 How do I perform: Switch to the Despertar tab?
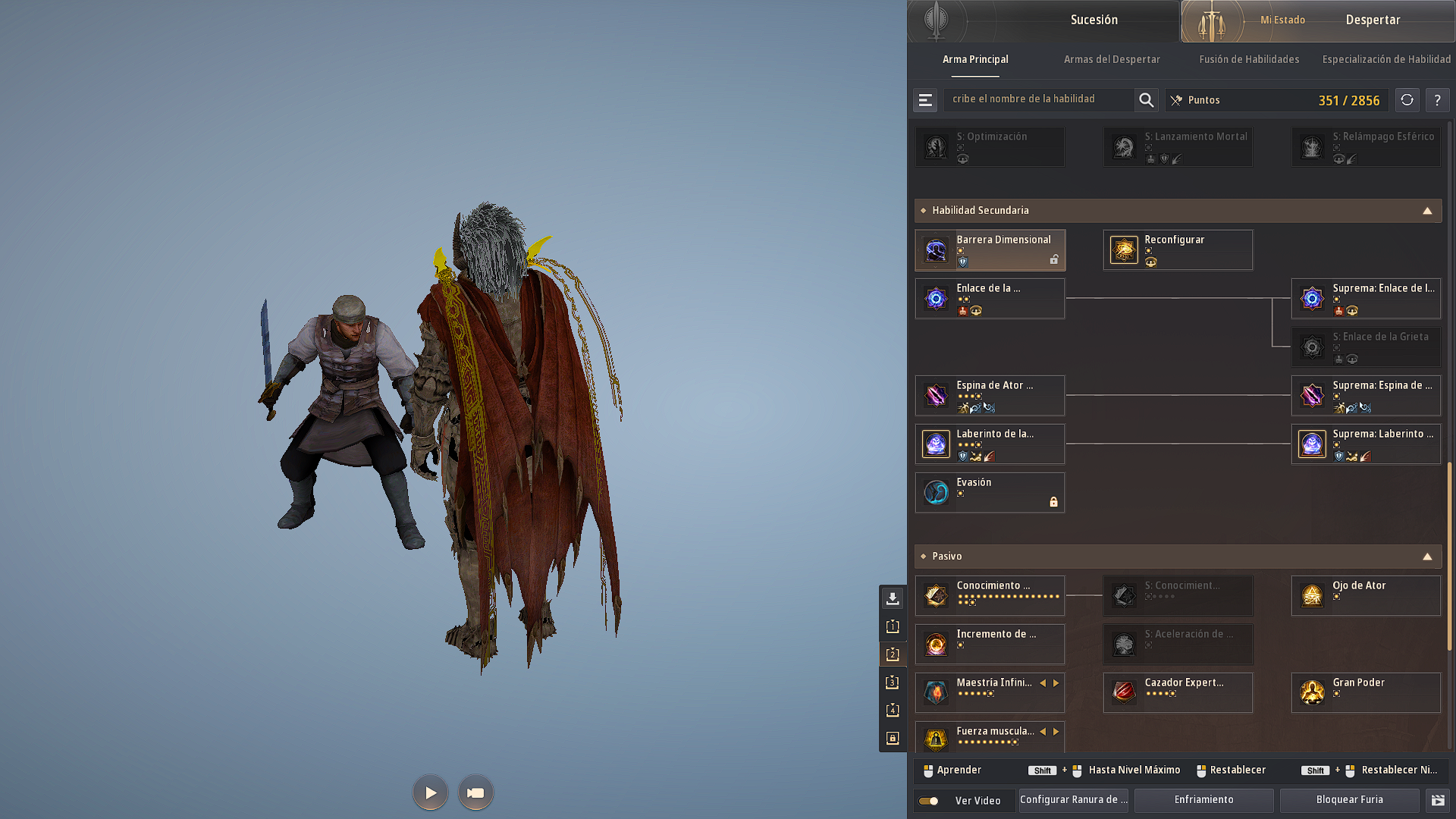(x=1373, y=20)
